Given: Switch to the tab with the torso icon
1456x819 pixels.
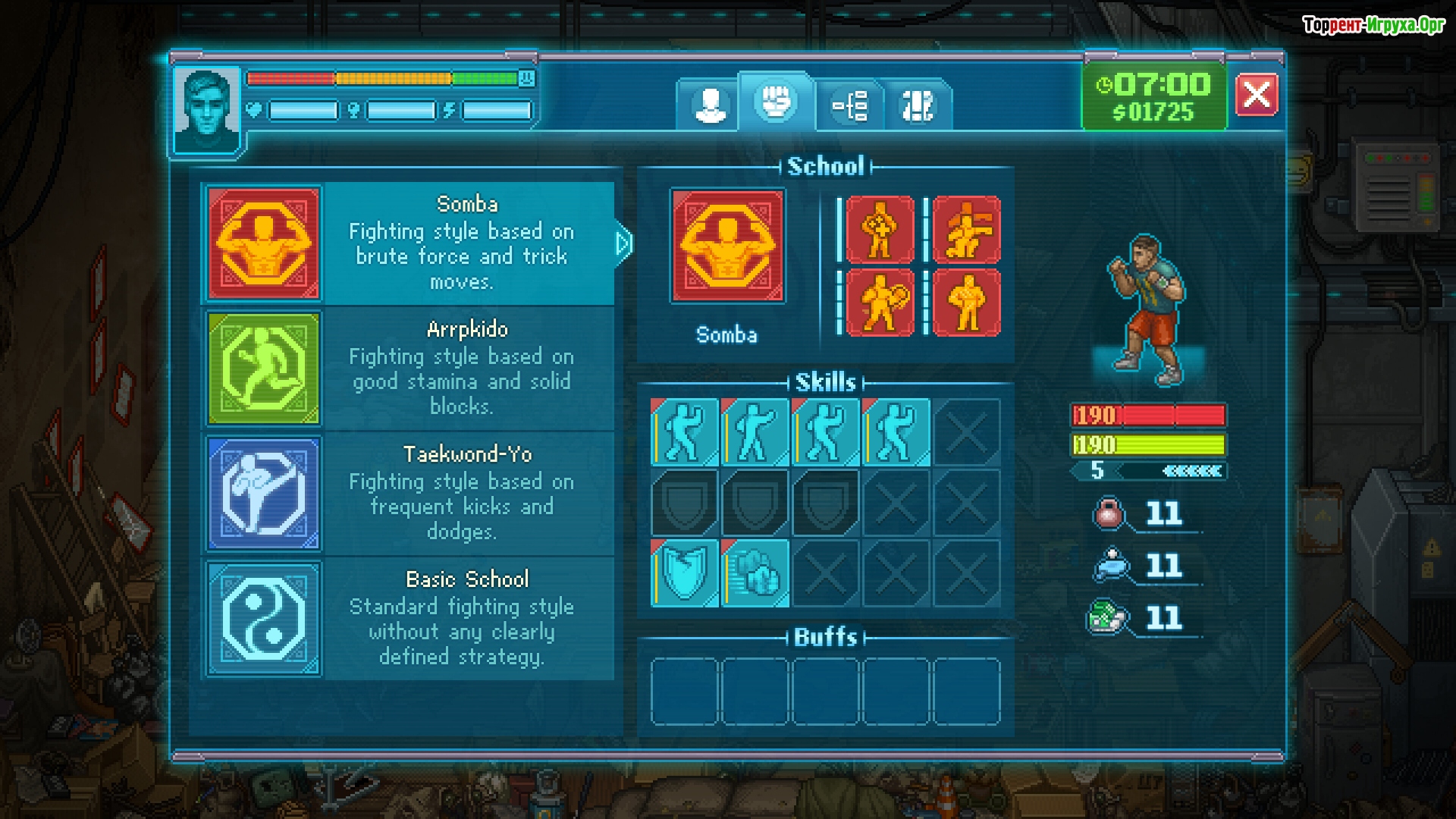Looking at the screenshot, I should tap(918, 105).
